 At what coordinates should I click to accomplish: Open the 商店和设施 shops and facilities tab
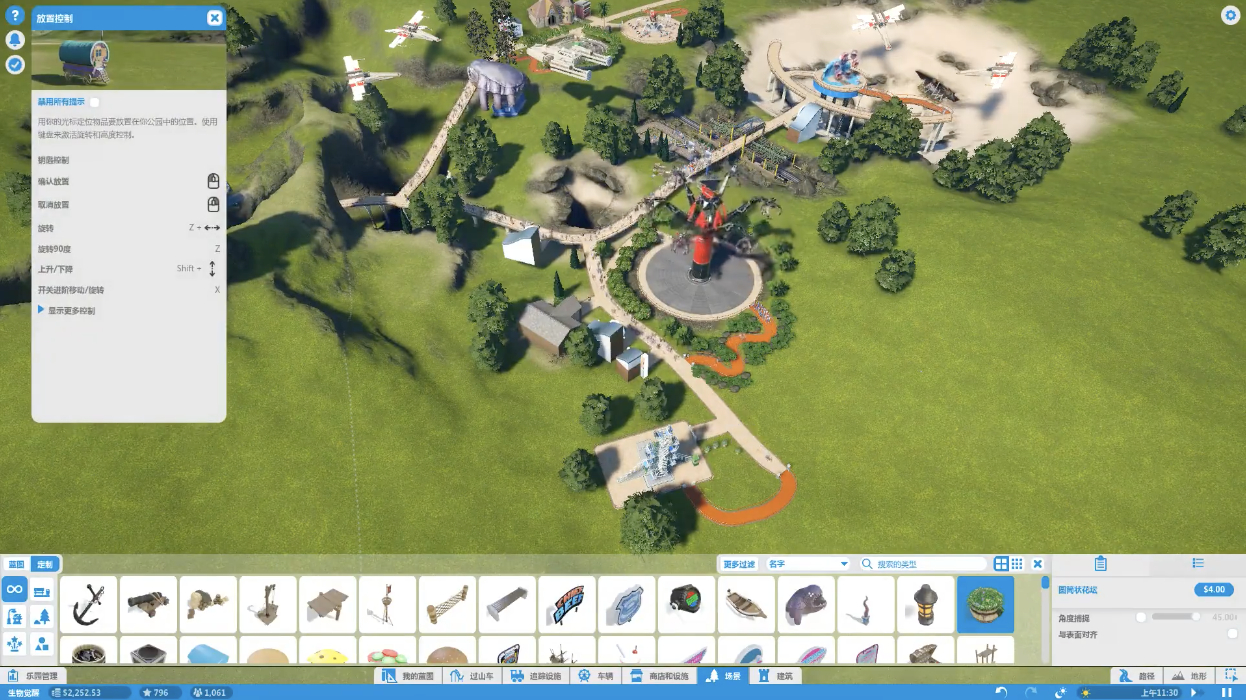661,676
